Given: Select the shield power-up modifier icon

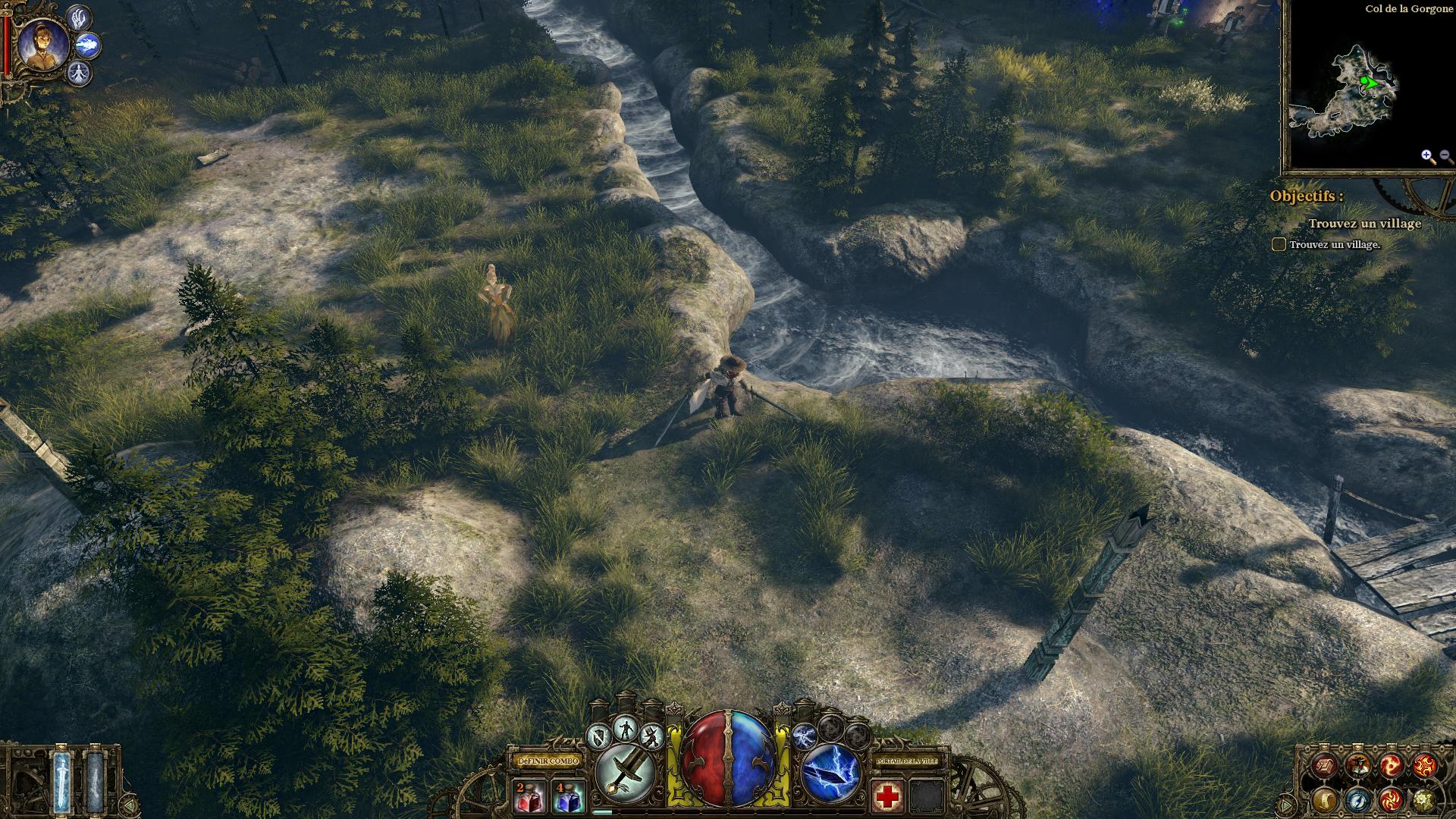Looking at the screenshot, I should pyautogui.click(x=600, y=735).
